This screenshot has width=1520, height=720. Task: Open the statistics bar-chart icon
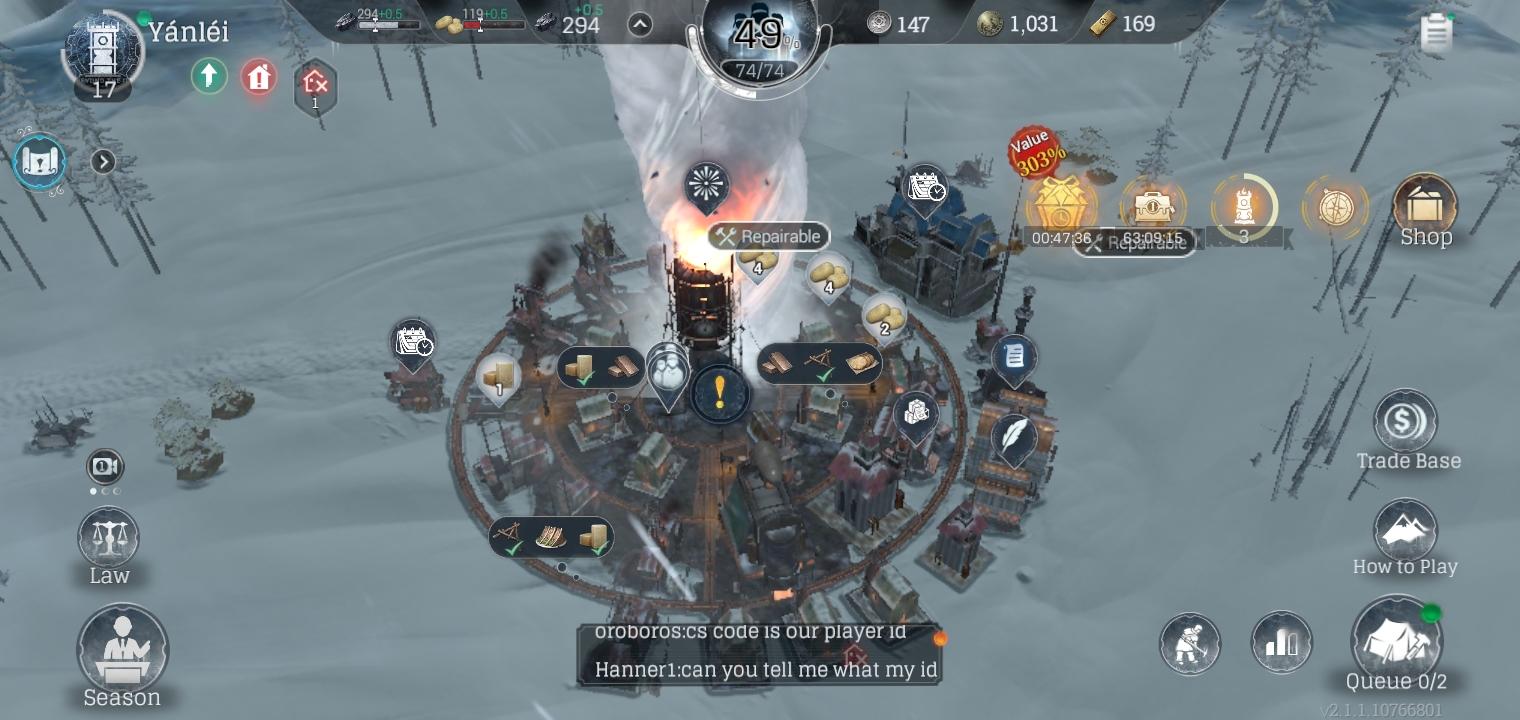pos(1282,644)
